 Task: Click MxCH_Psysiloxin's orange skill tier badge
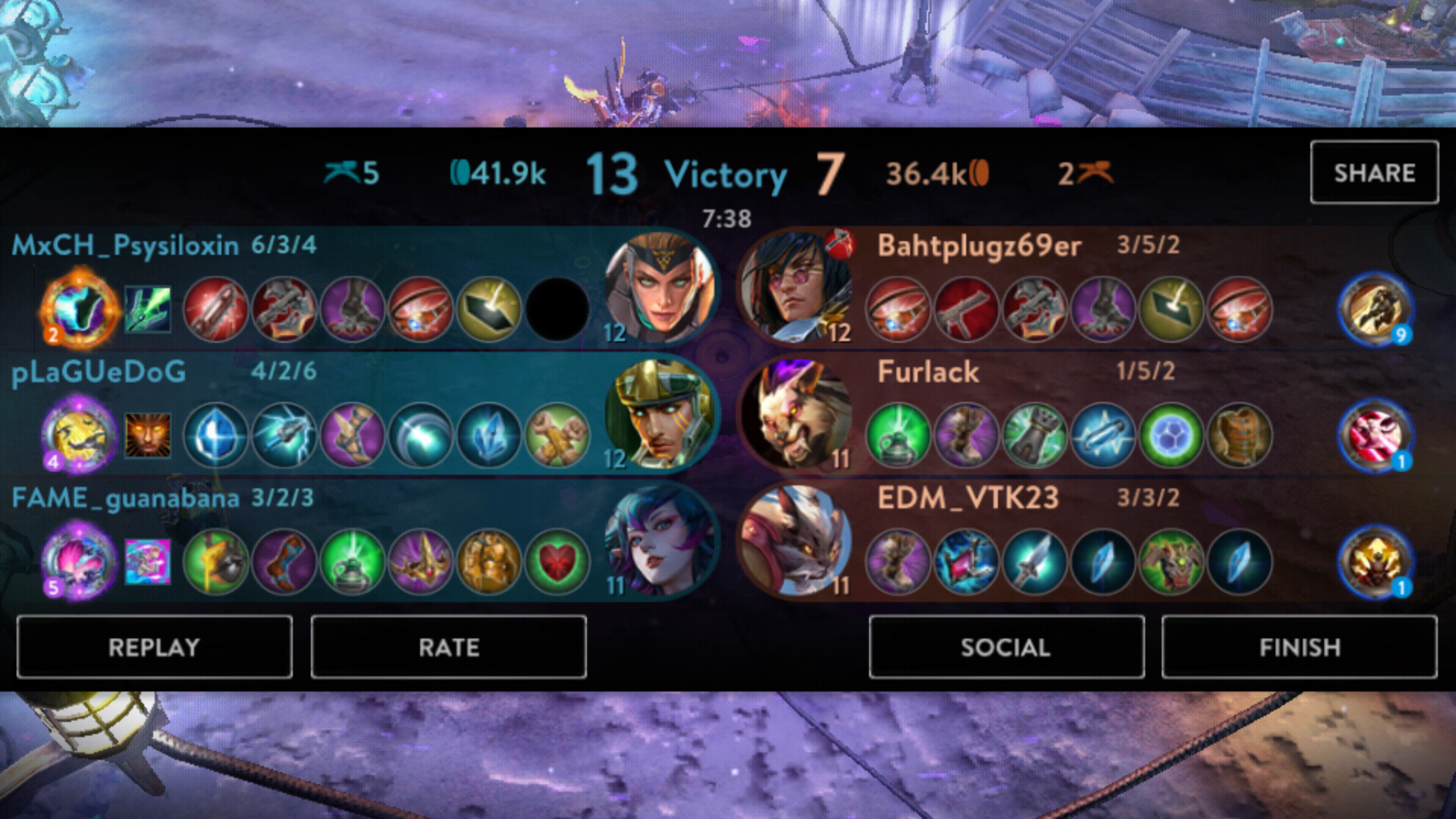point(79,309)
